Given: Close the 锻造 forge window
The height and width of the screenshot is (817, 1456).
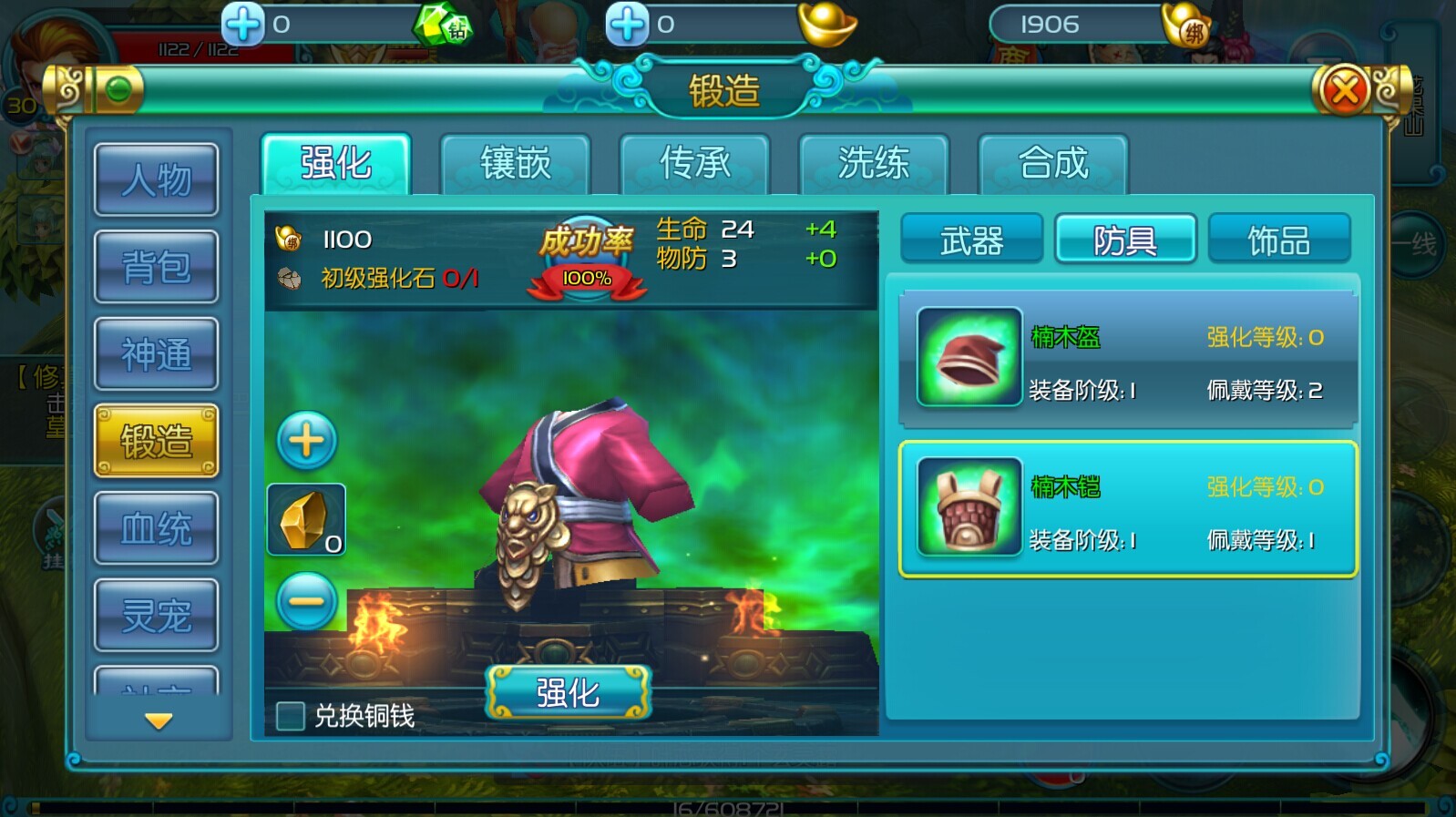Looking at the screenshot, I should 1345,90.
